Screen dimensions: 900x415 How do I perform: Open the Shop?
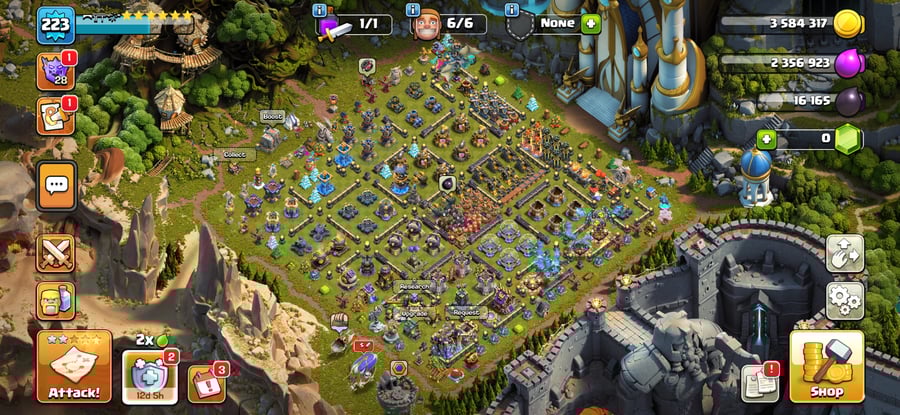click(826, 367)
